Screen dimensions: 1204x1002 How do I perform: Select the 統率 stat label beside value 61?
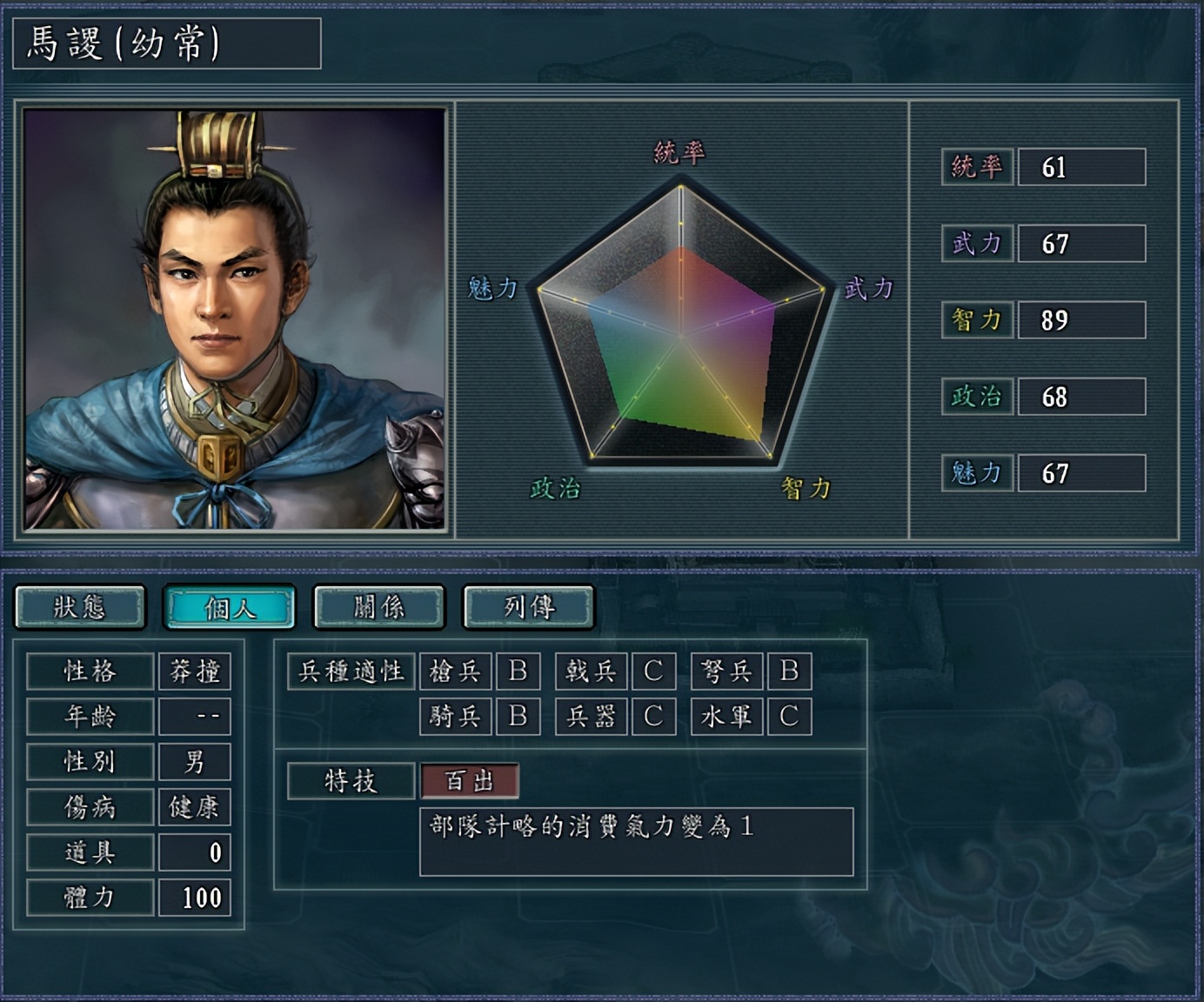coord(976,168)
